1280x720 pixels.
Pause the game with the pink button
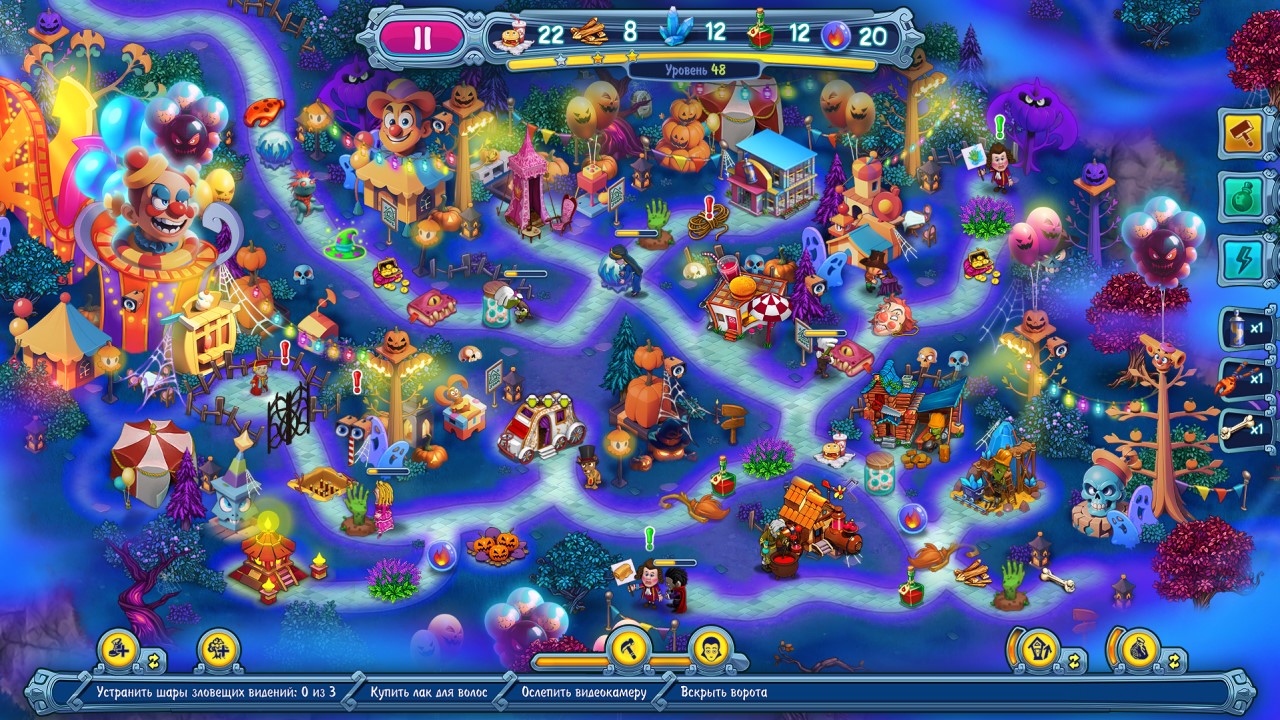pos(422,38)
